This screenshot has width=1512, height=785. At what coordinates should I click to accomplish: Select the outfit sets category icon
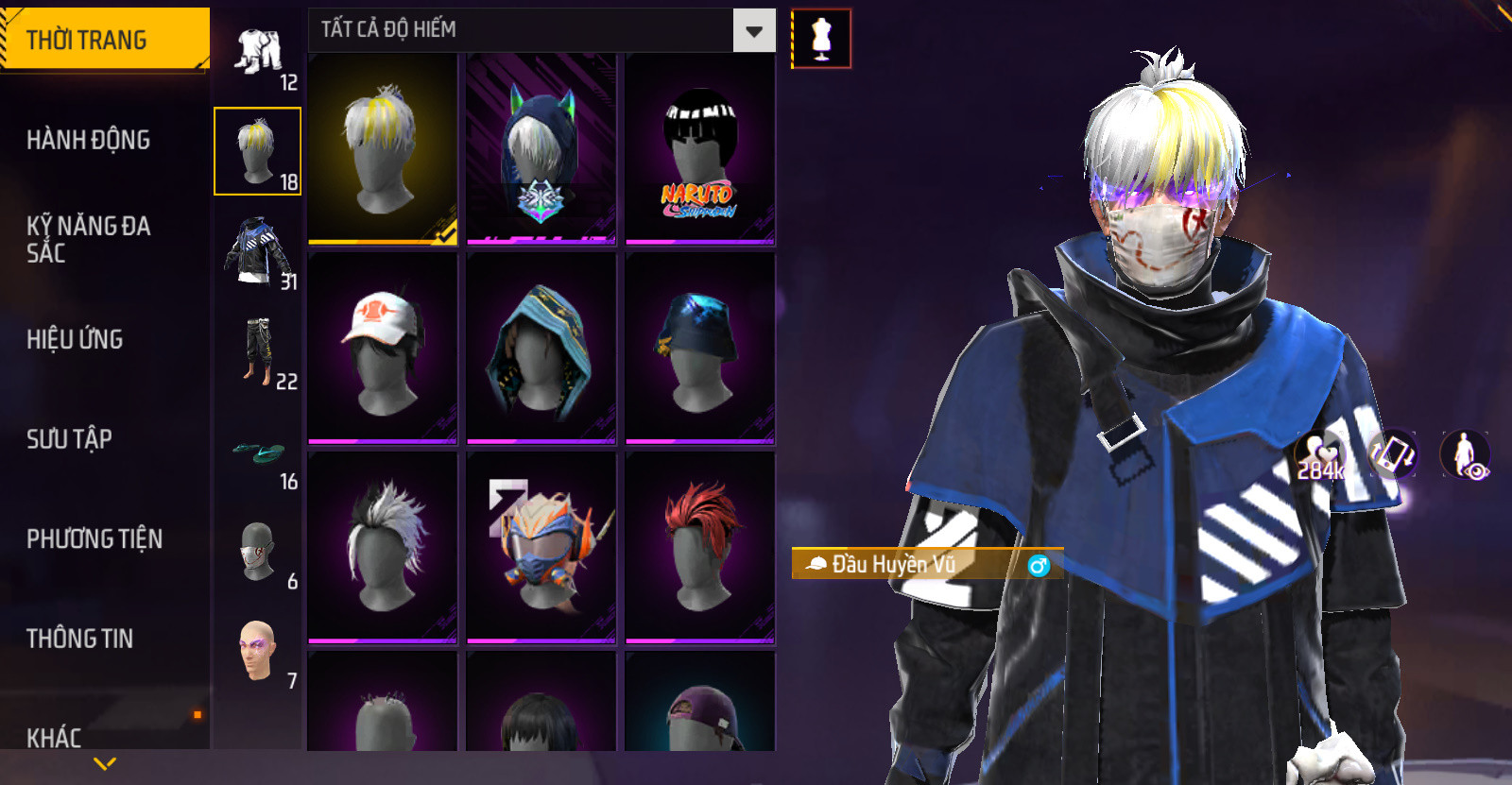point(258,53)
